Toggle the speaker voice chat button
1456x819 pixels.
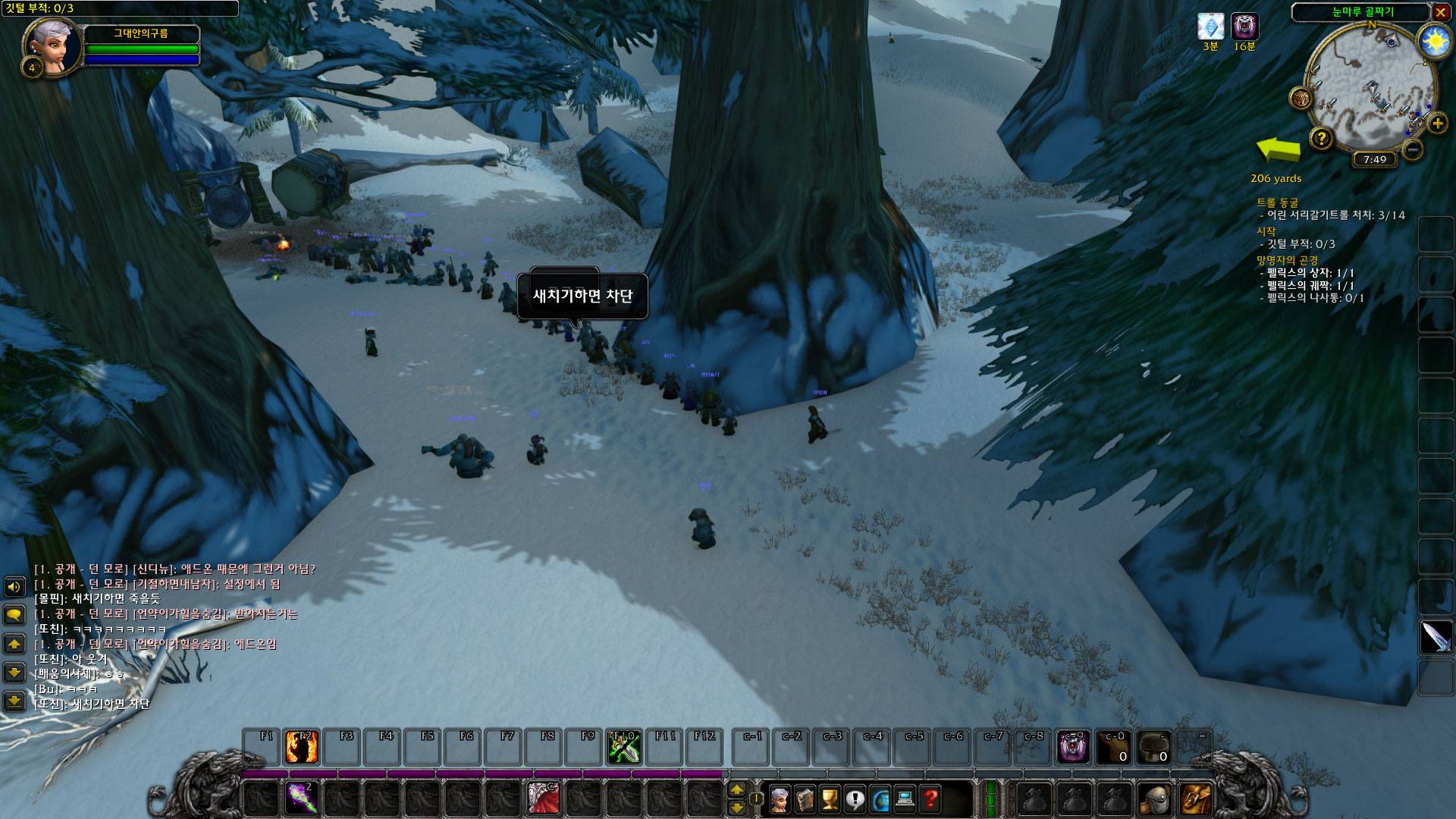click(14, 586)
